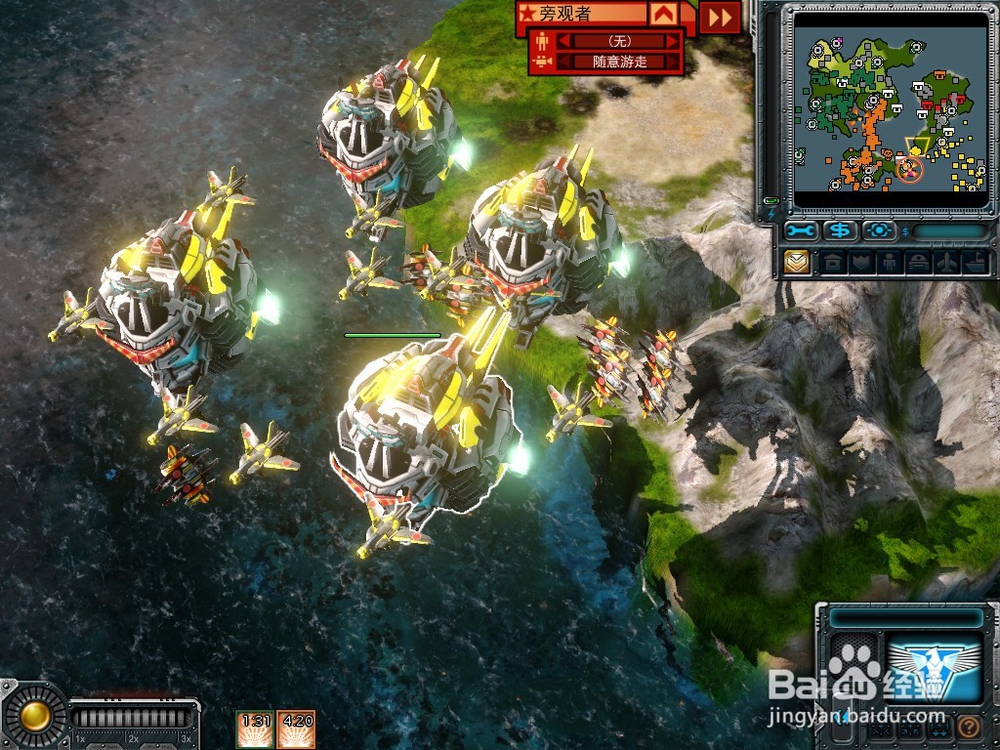1000x750 pixels.
Task: Collapse the 旁观者 observer panel
Action: 662,15
